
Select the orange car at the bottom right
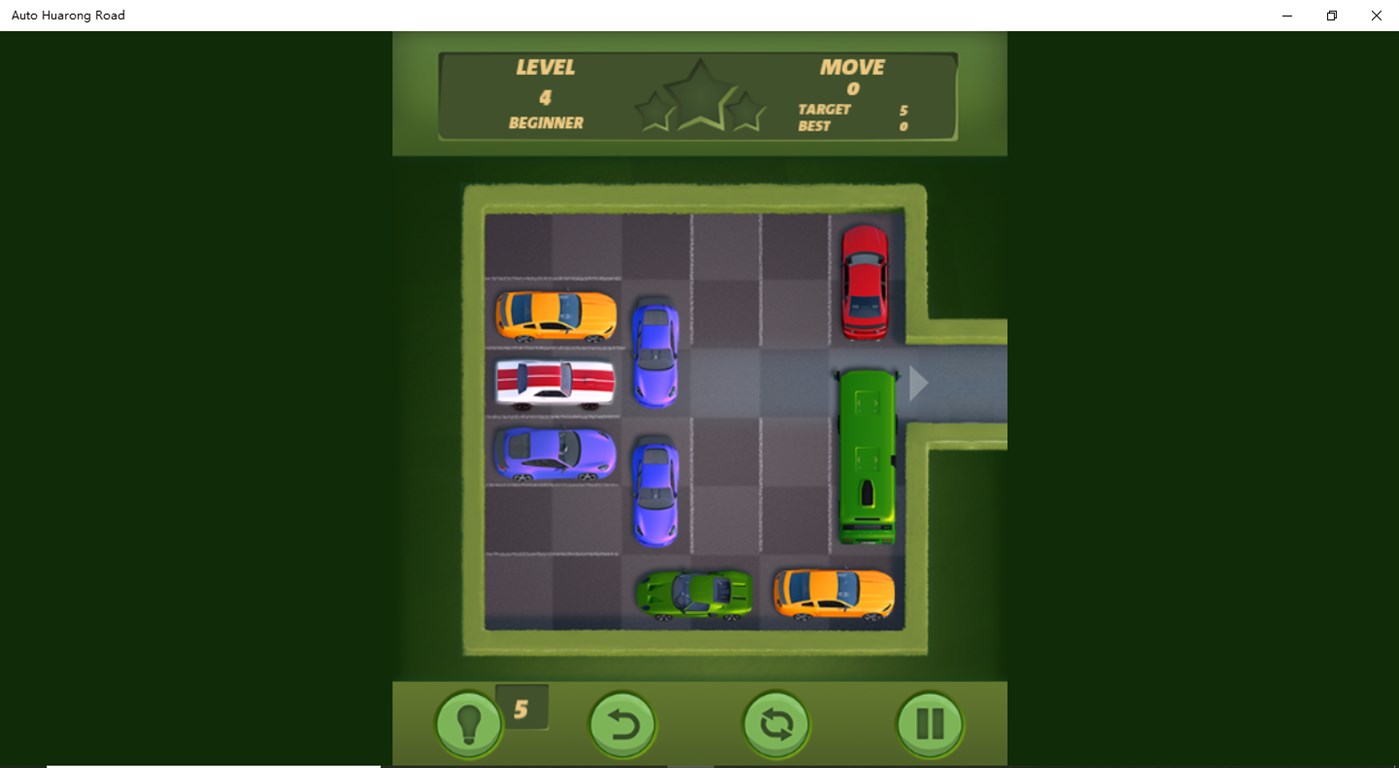[835, 592]
